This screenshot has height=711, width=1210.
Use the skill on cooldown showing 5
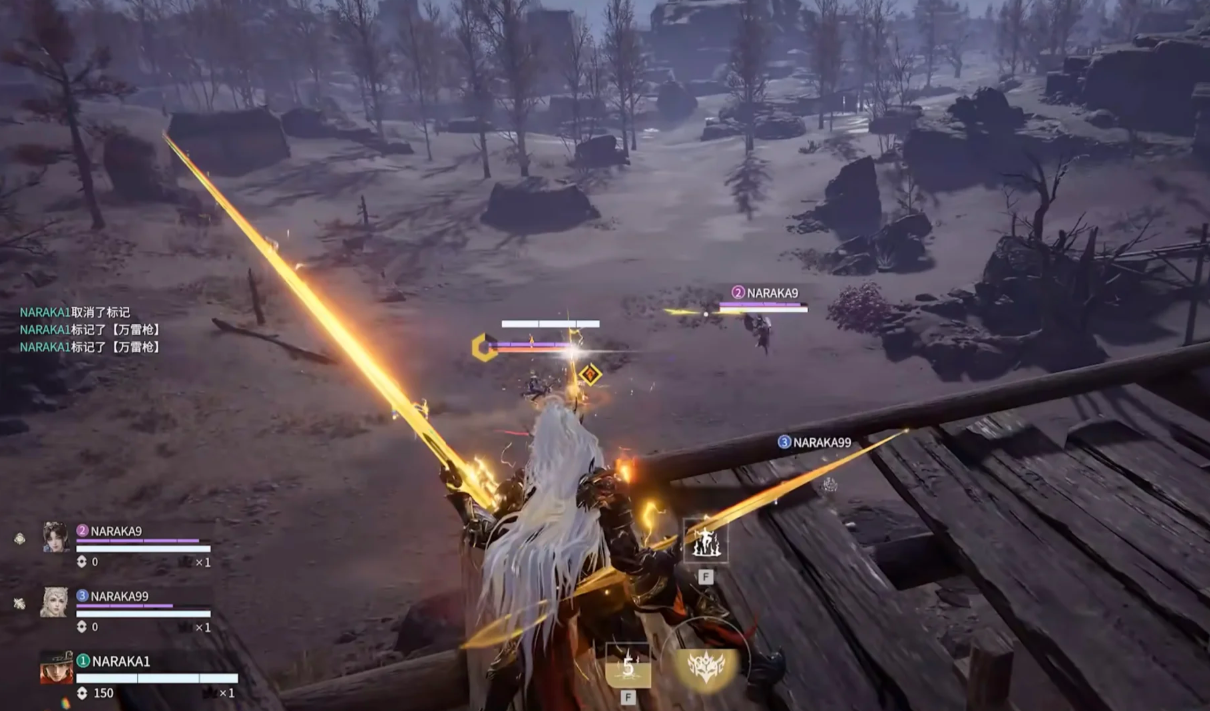(628, 665)
